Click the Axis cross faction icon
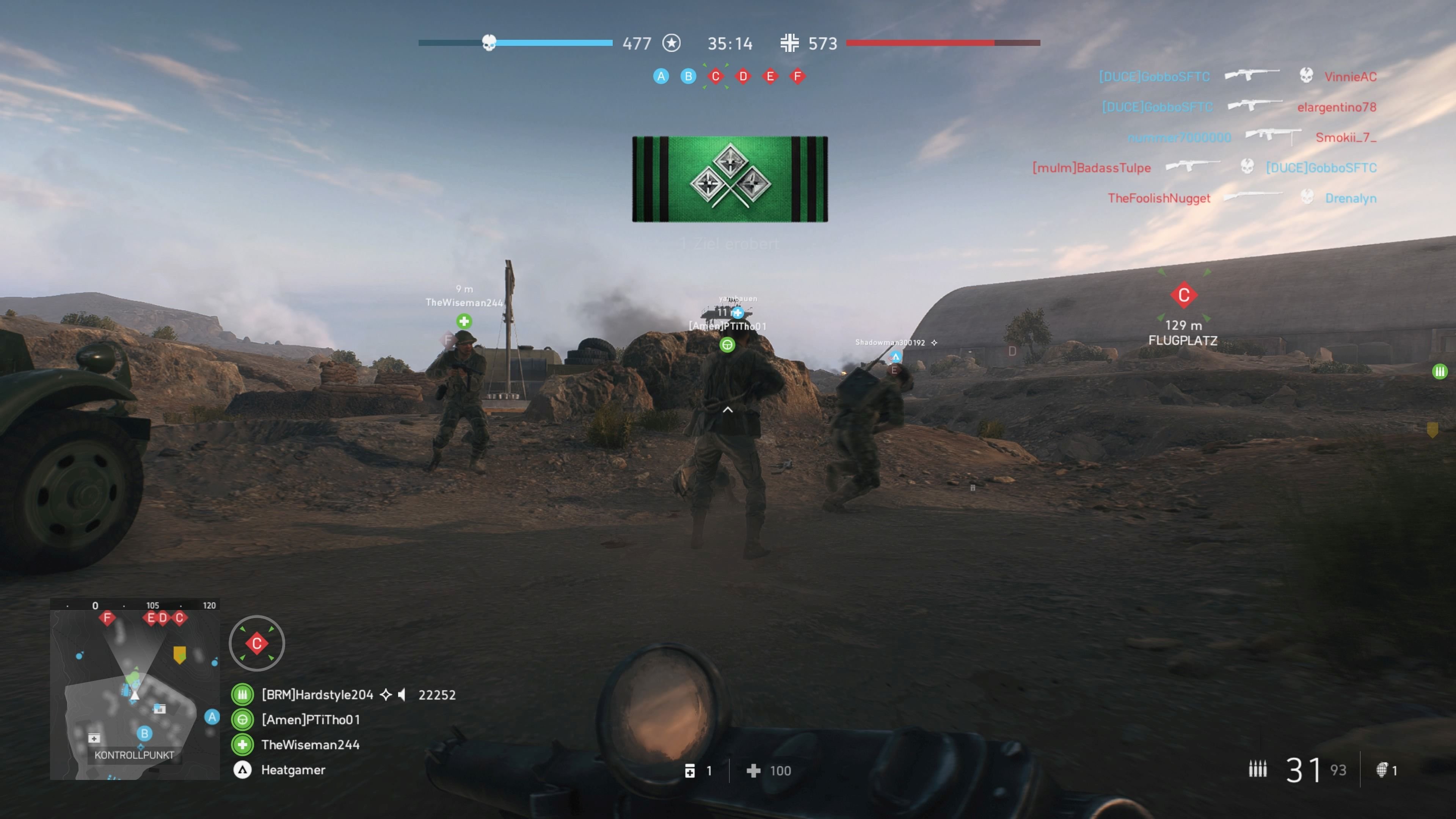 coord(789,43)
